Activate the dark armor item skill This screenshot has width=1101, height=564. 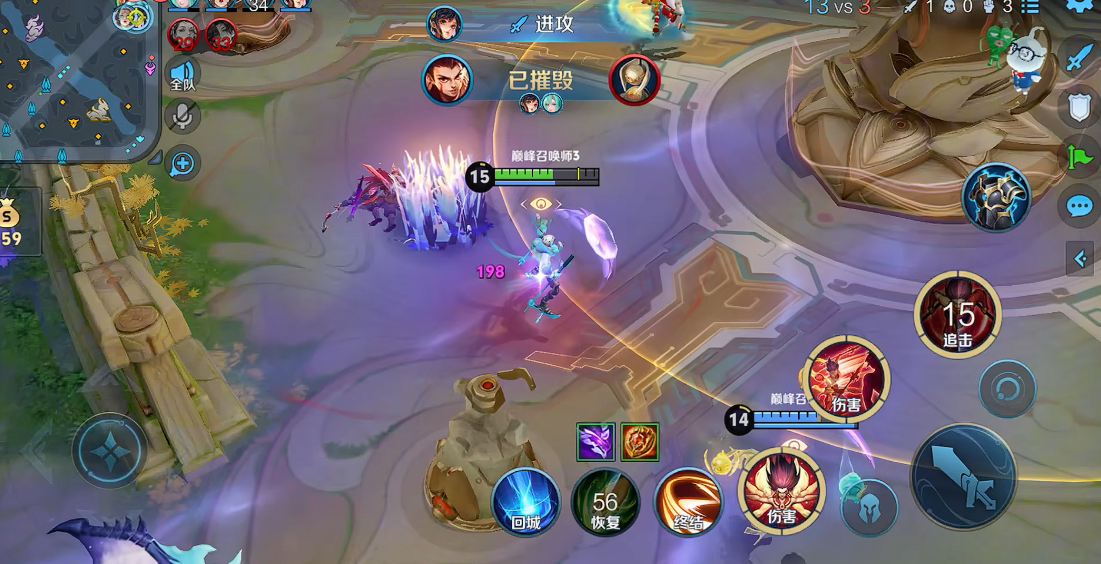coord(996,198)
